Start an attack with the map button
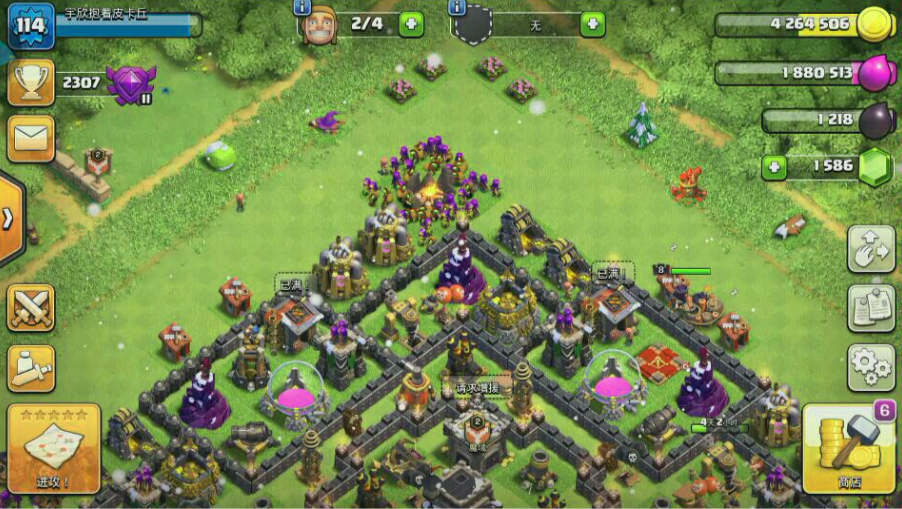 pos(53,449)
